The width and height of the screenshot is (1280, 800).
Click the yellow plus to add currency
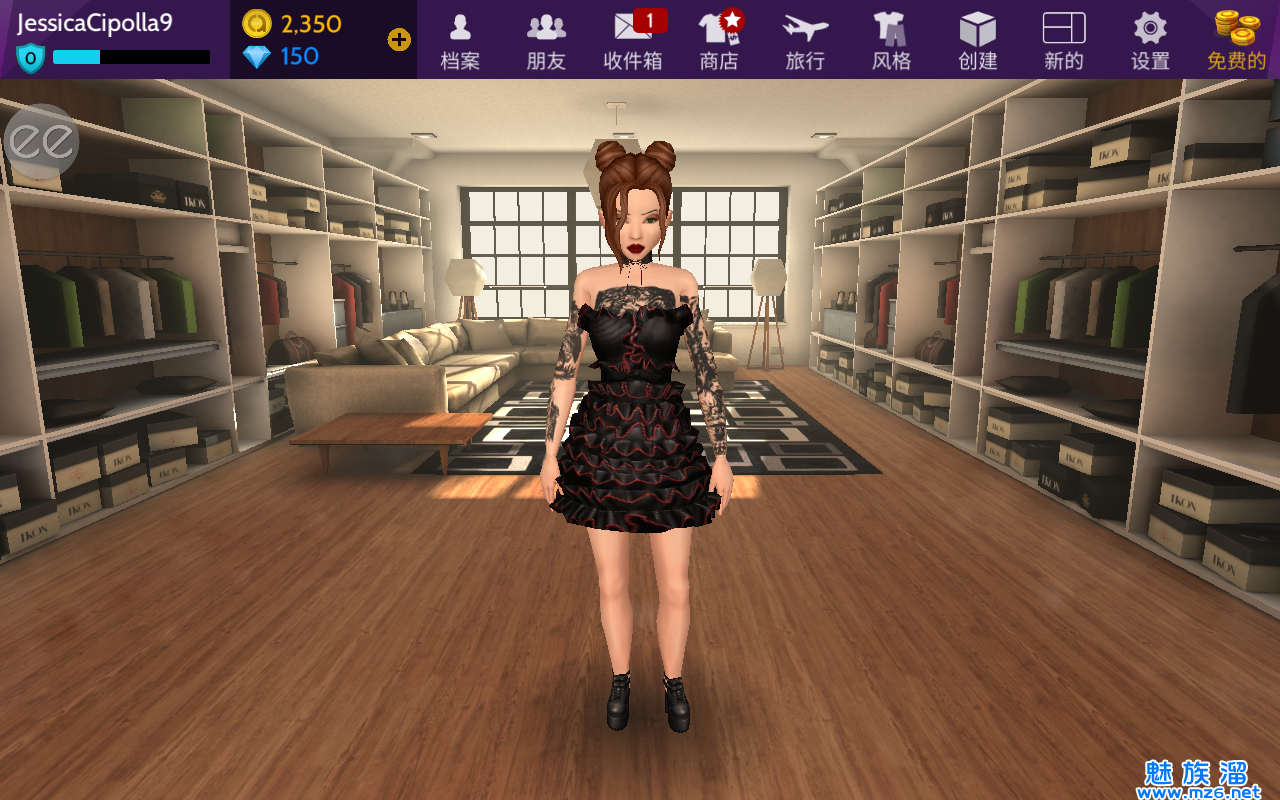pos(399,40)
